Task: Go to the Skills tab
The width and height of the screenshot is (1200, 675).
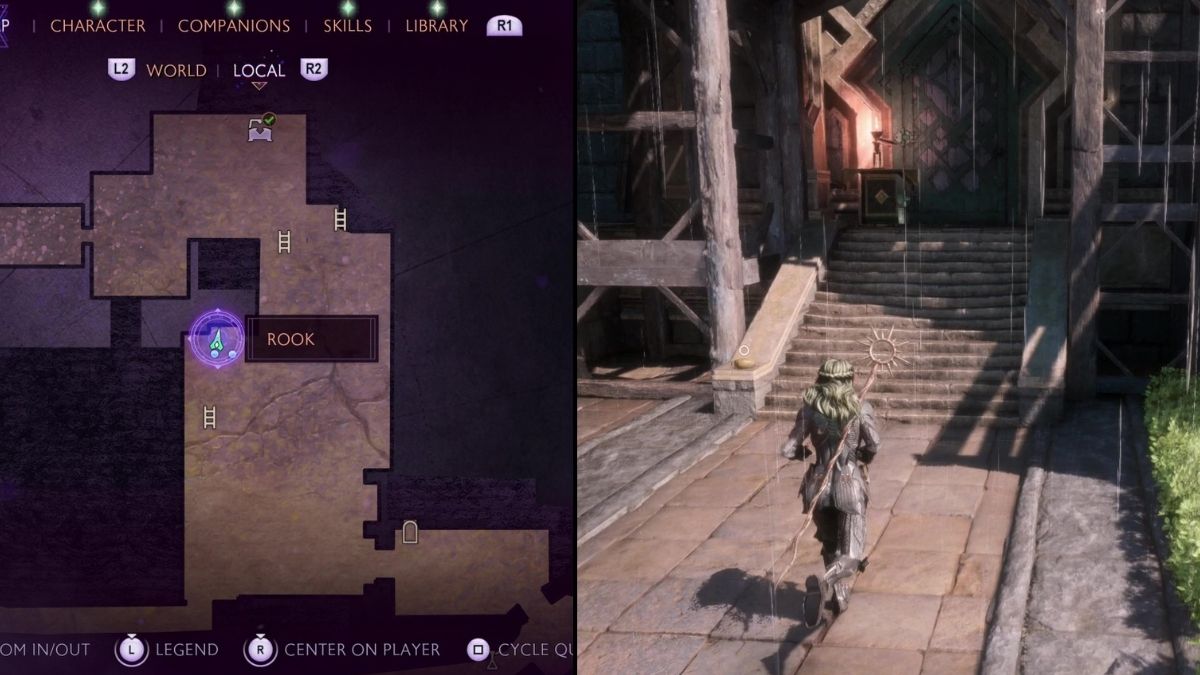Action: (348, 26)
